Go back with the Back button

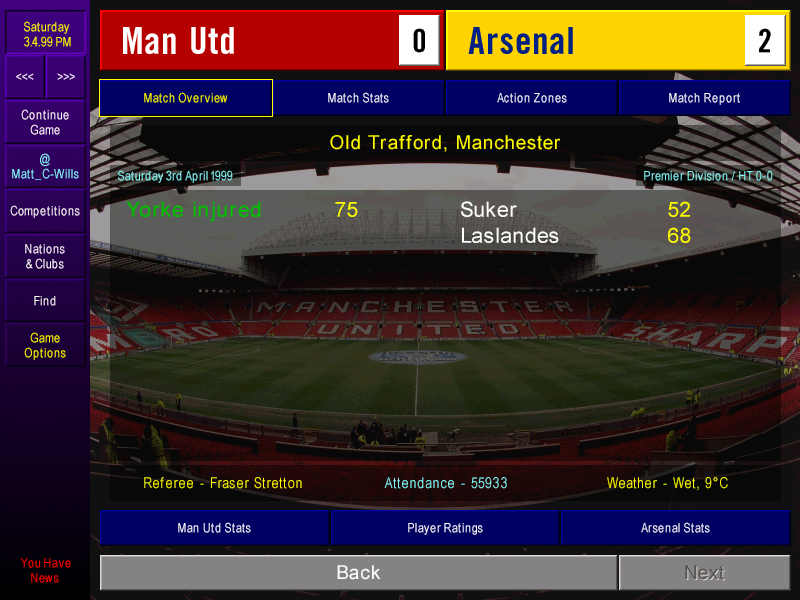(x=358, y=573)
